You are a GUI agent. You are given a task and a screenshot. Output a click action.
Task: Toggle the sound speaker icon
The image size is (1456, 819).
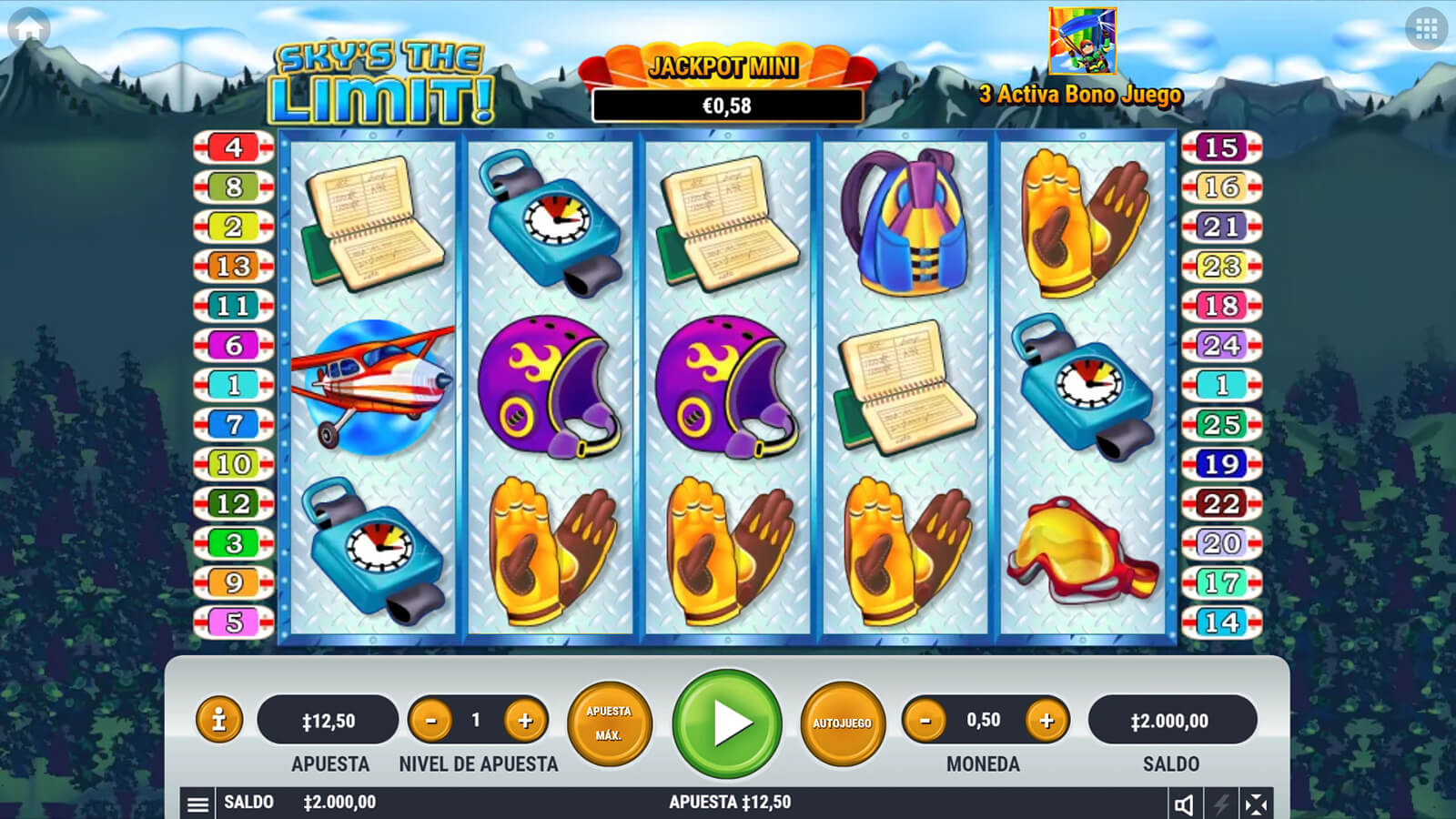[1184, 804]
